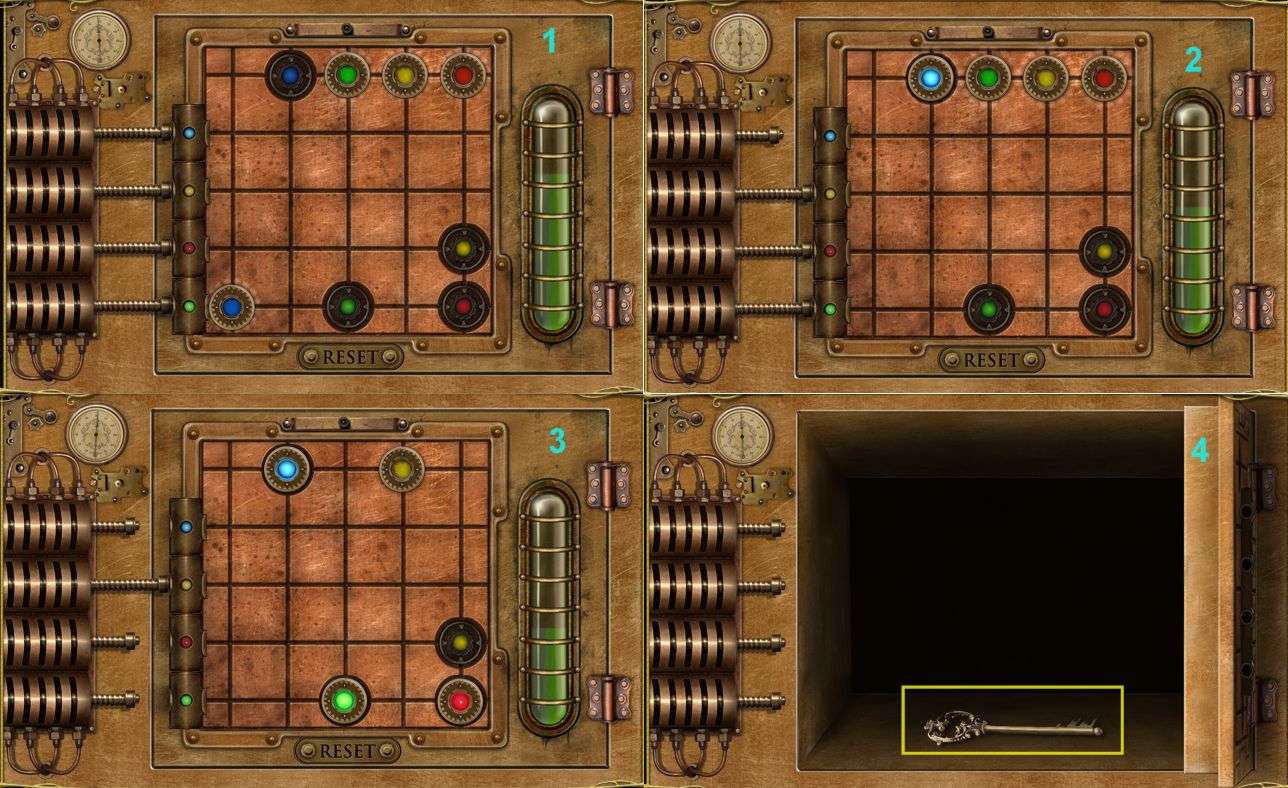
Task: Click the RESET button in panel 1
Action: point(350,357)
